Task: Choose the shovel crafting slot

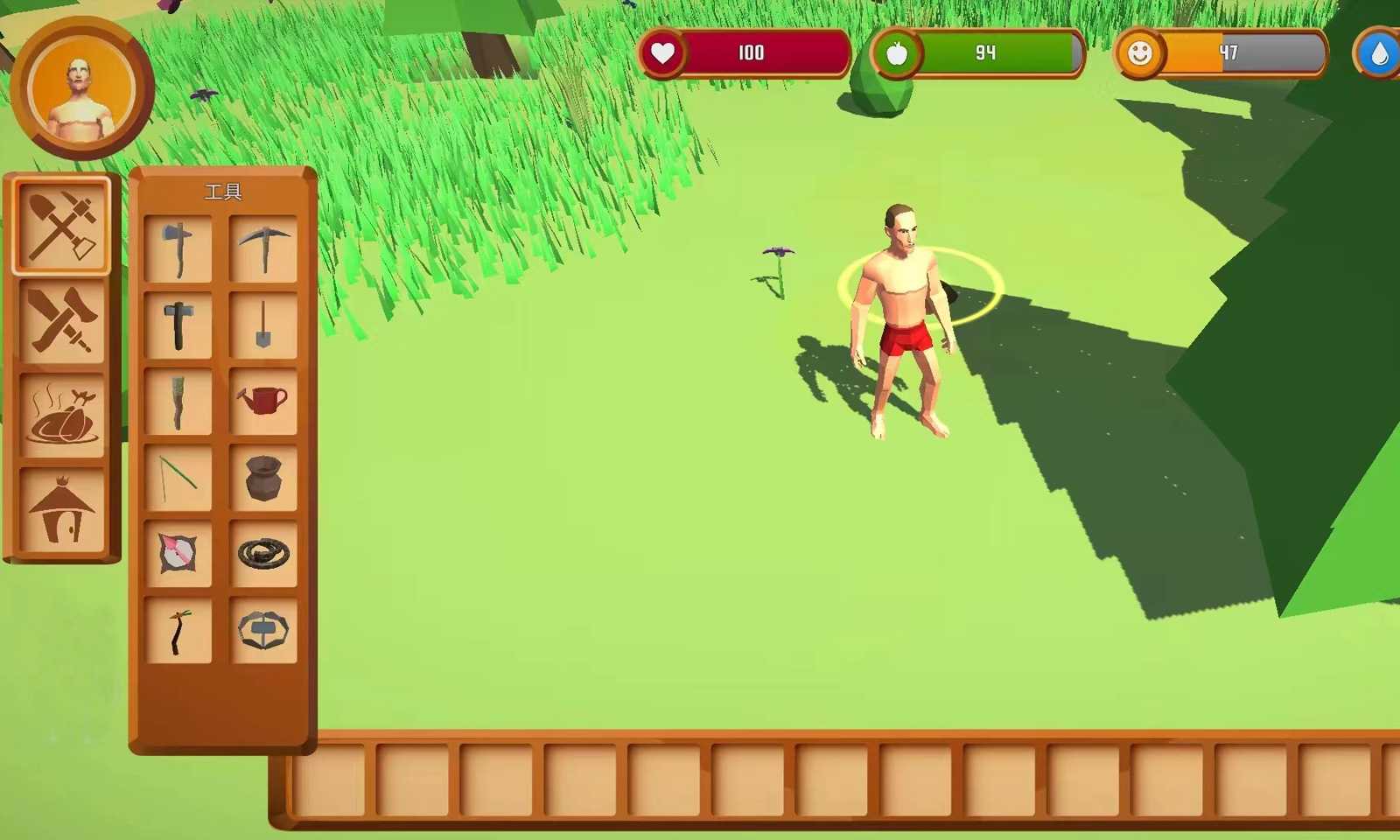Action: click(x=263, y=325)
